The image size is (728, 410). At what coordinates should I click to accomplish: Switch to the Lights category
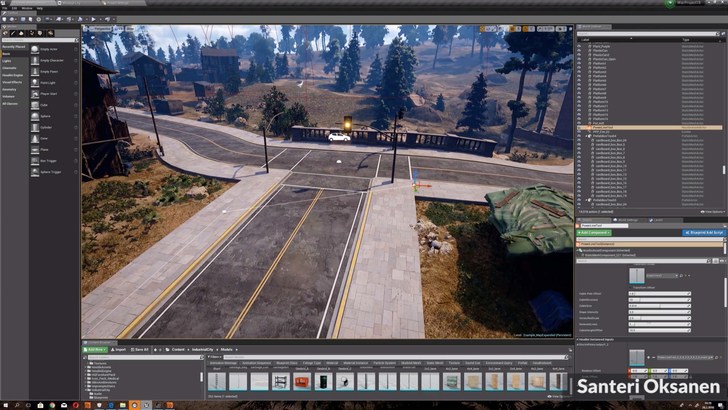coord(8,60)
